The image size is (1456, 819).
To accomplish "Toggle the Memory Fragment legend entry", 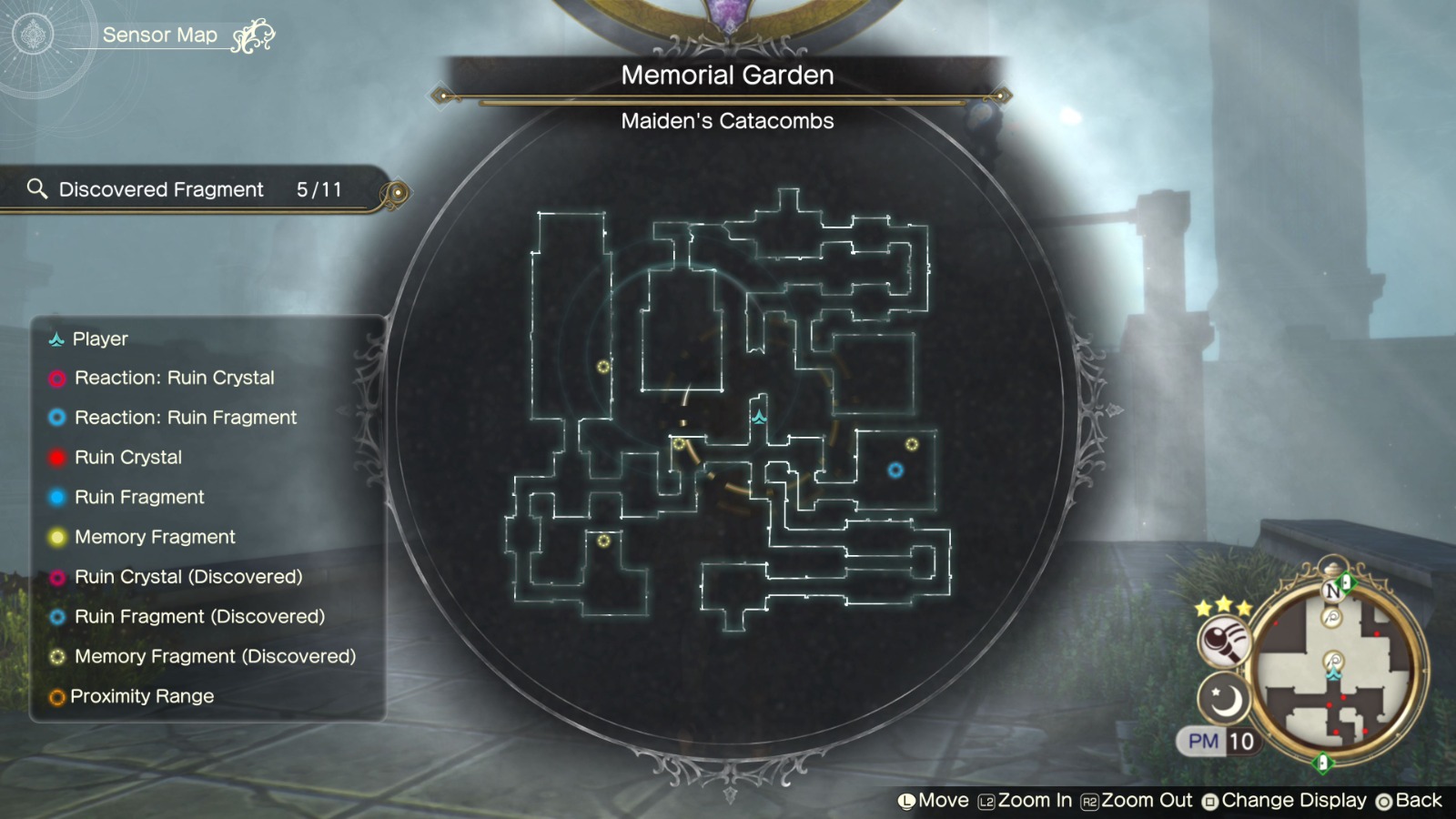I will [155, 537].
